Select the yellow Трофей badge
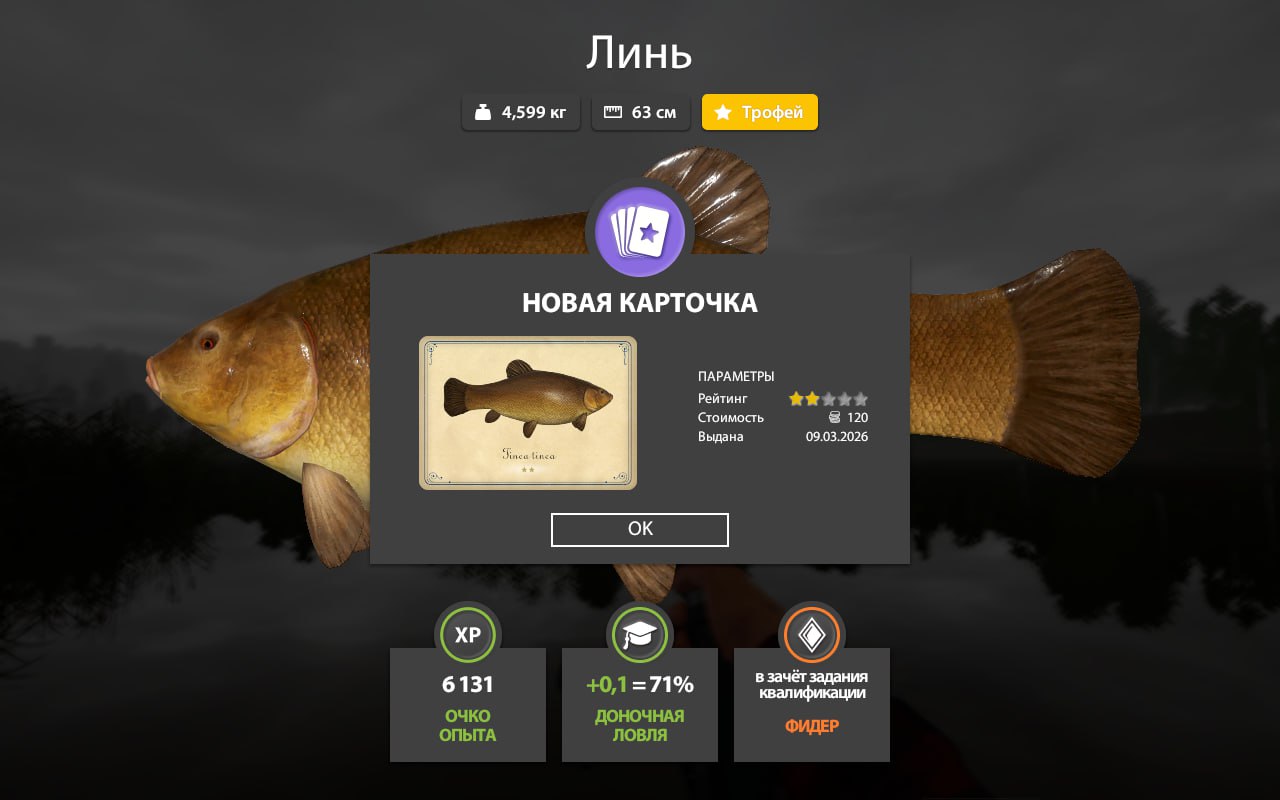The width and height of the screenshot is (1280, 800). [x=760, y=112]
